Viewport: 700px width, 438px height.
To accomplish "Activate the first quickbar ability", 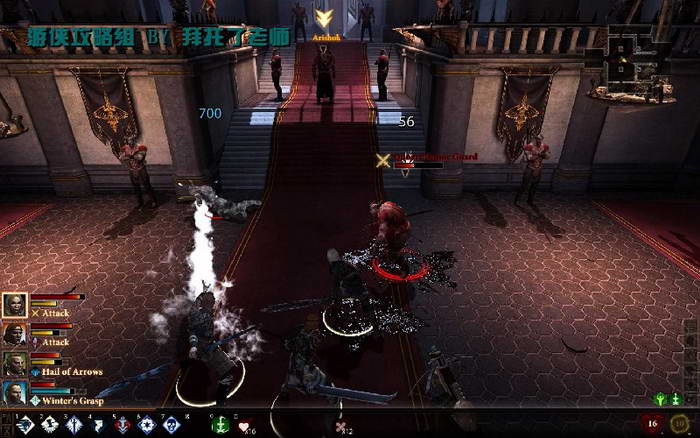I will point(26,425).
